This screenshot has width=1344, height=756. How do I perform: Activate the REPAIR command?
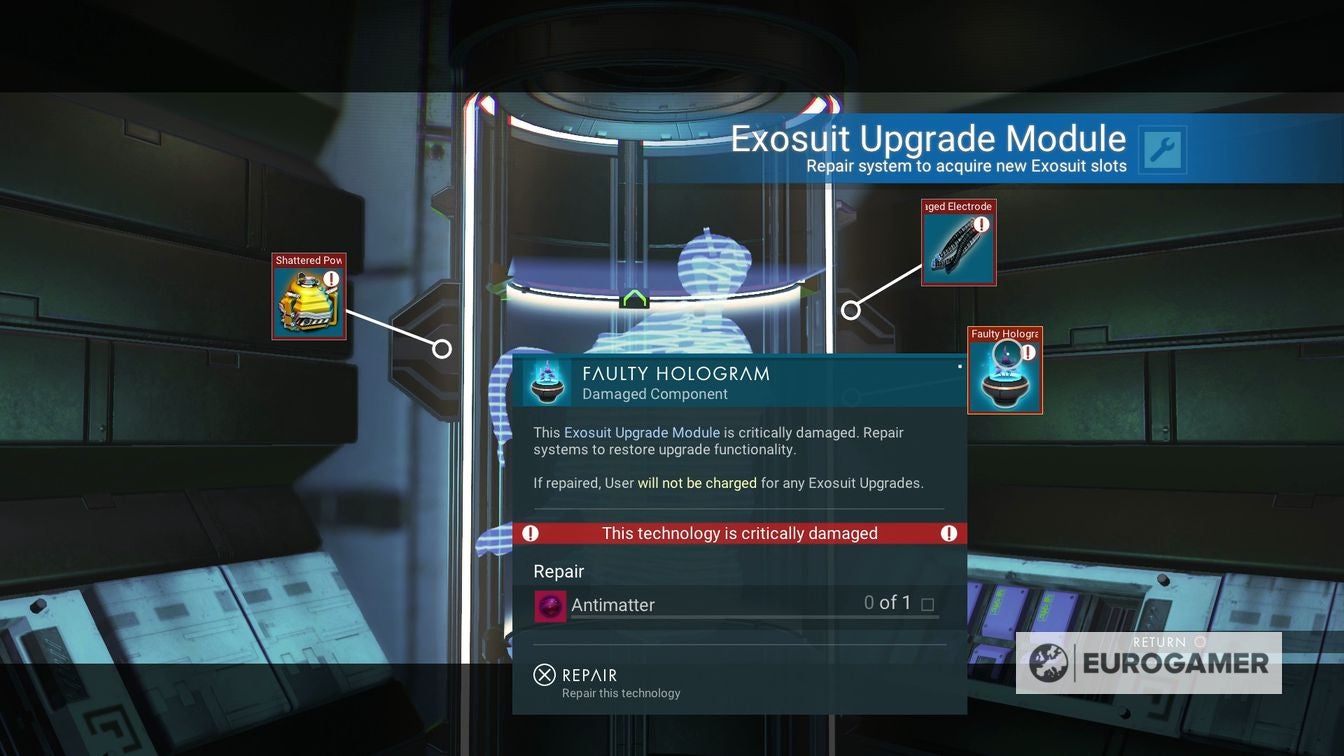[589, 675]
